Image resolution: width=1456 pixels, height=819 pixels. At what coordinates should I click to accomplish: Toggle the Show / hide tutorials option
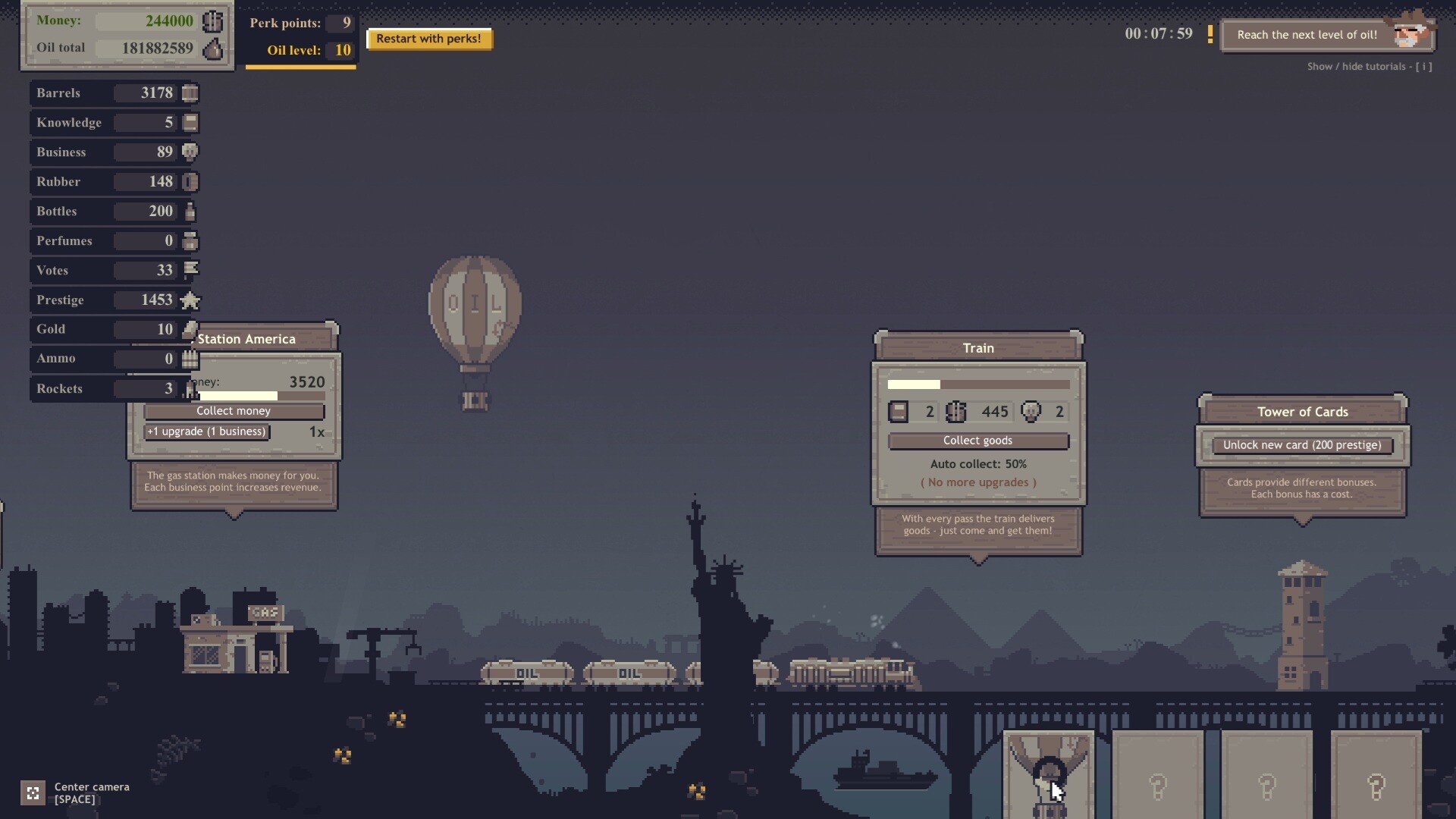1369,67
